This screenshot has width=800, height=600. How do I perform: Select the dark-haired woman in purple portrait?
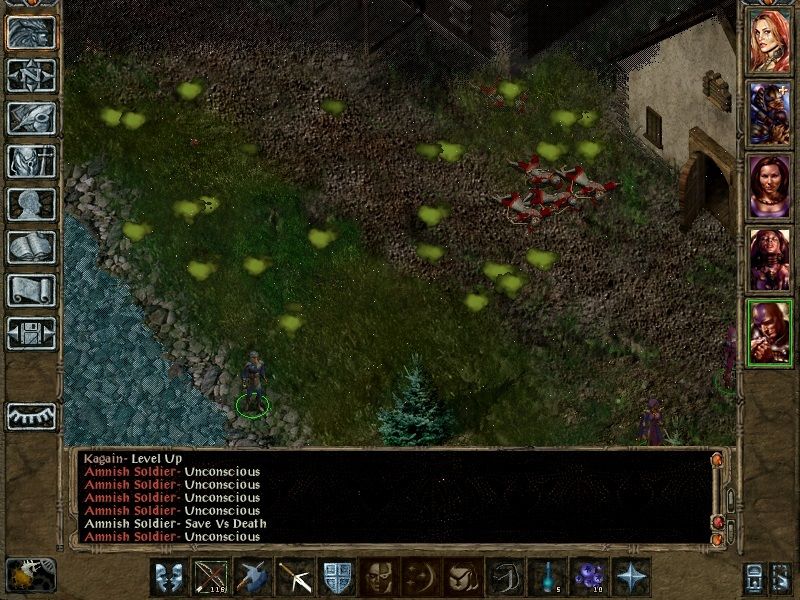click(770, 186)
